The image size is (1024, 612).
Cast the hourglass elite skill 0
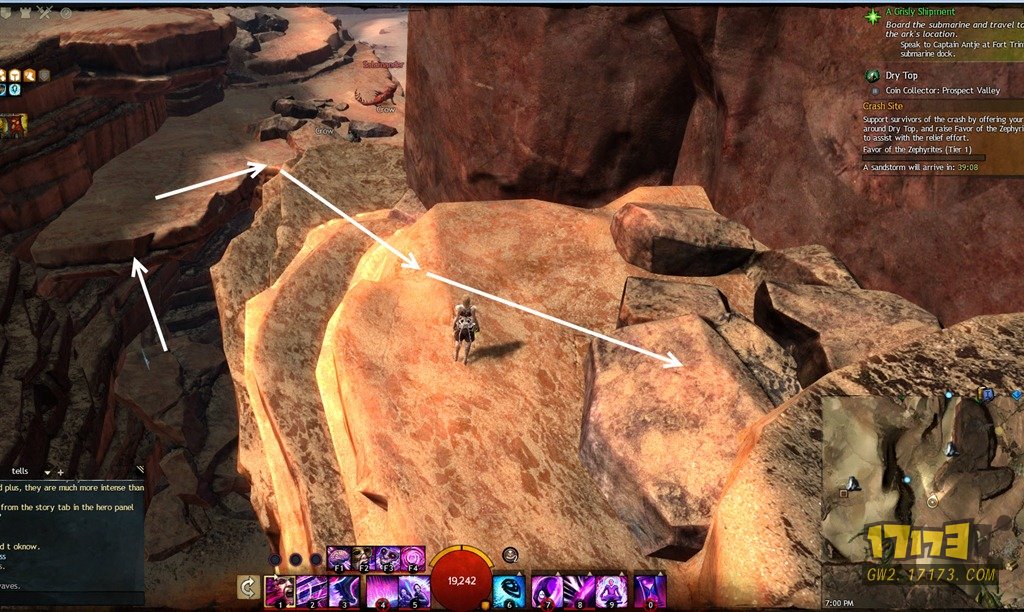649,591
